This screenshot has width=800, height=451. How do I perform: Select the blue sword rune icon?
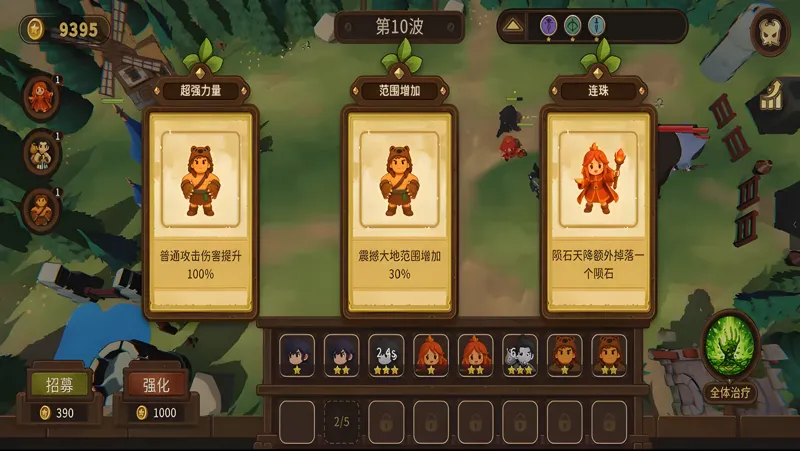[x=597, y=26]
